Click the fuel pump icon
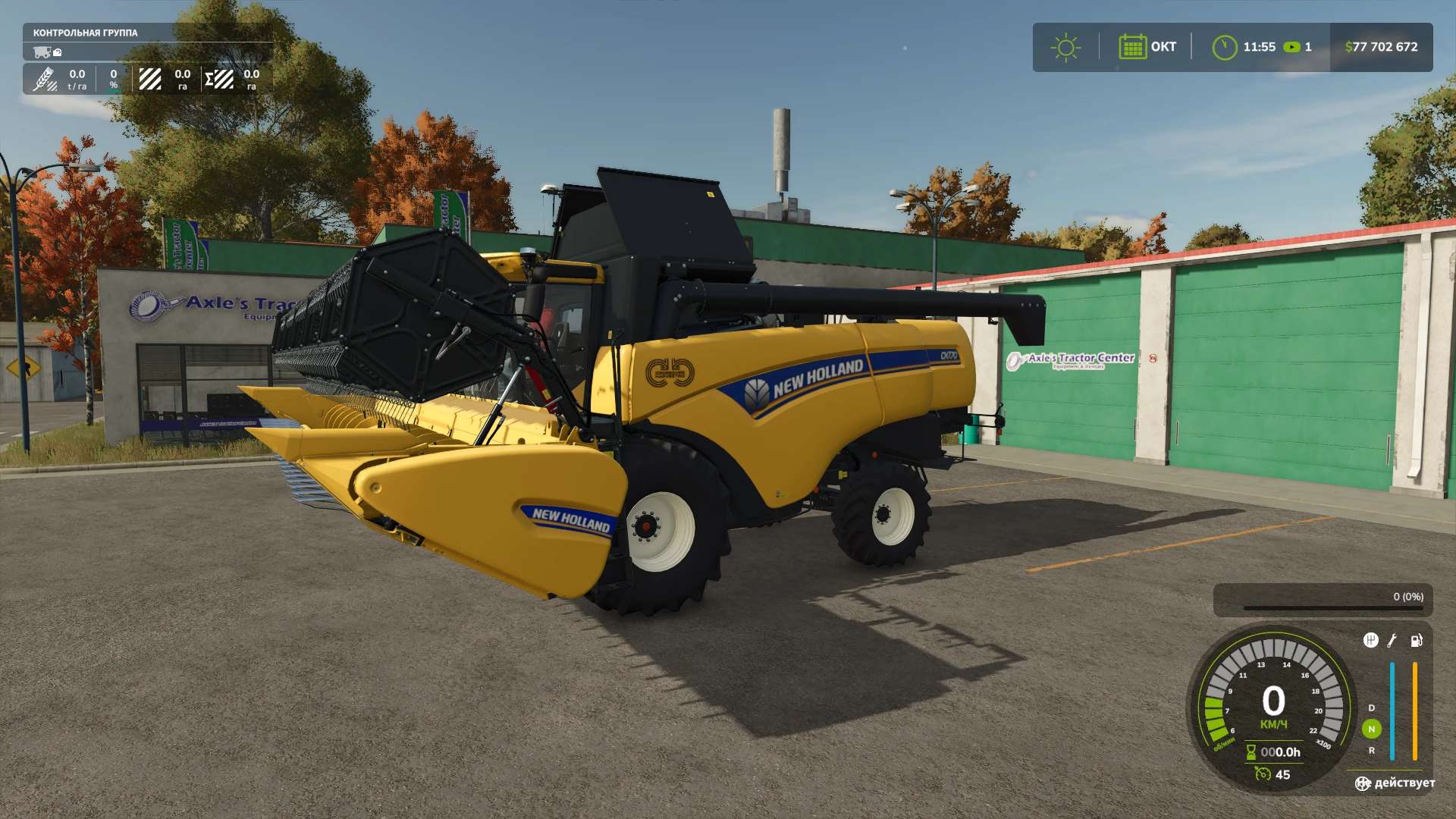Image resolution: width=1456 pixels, height=819 pixels. [1416, 640]
